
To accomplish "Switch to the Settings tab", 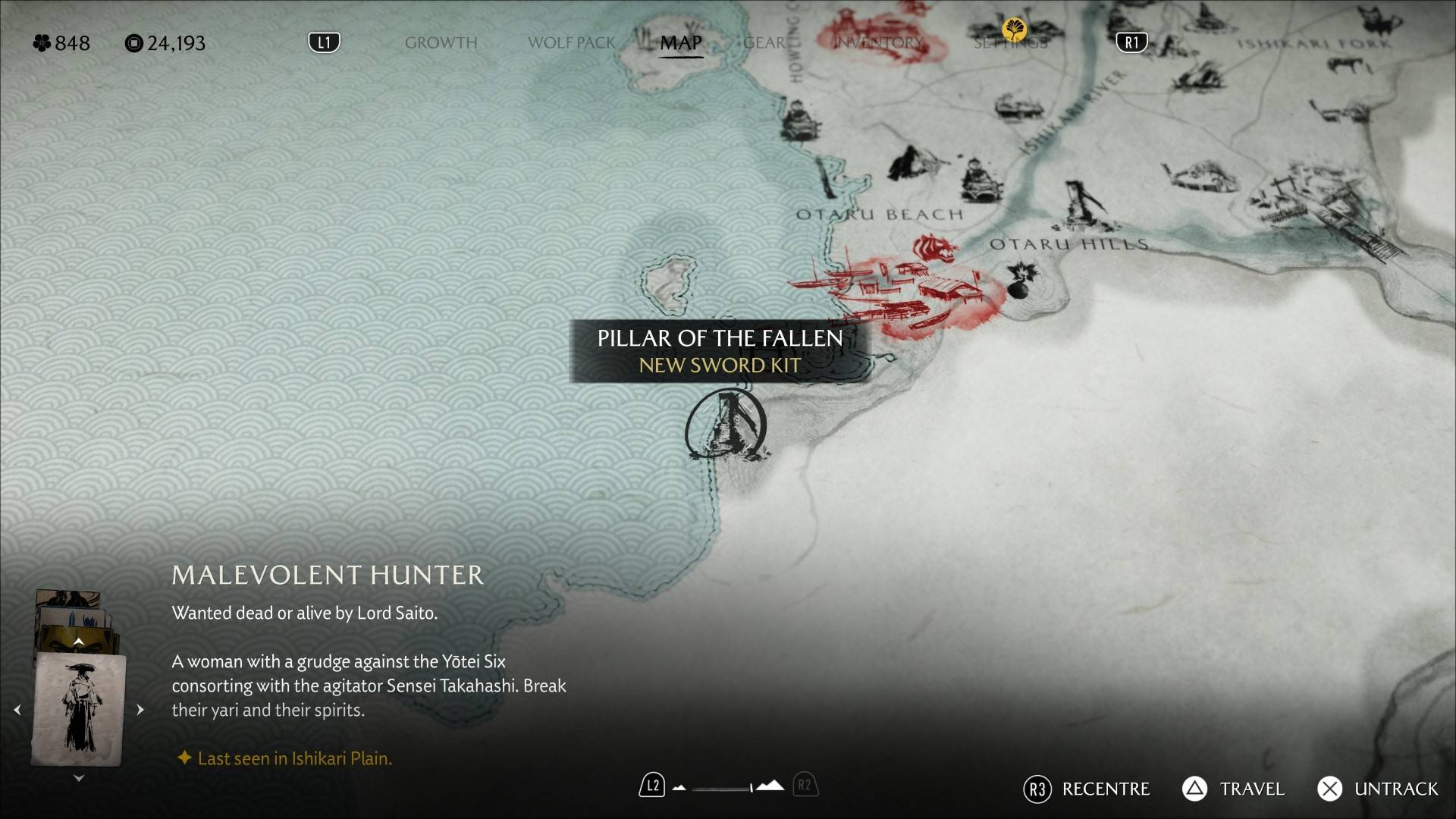I will coord(1010,42).
